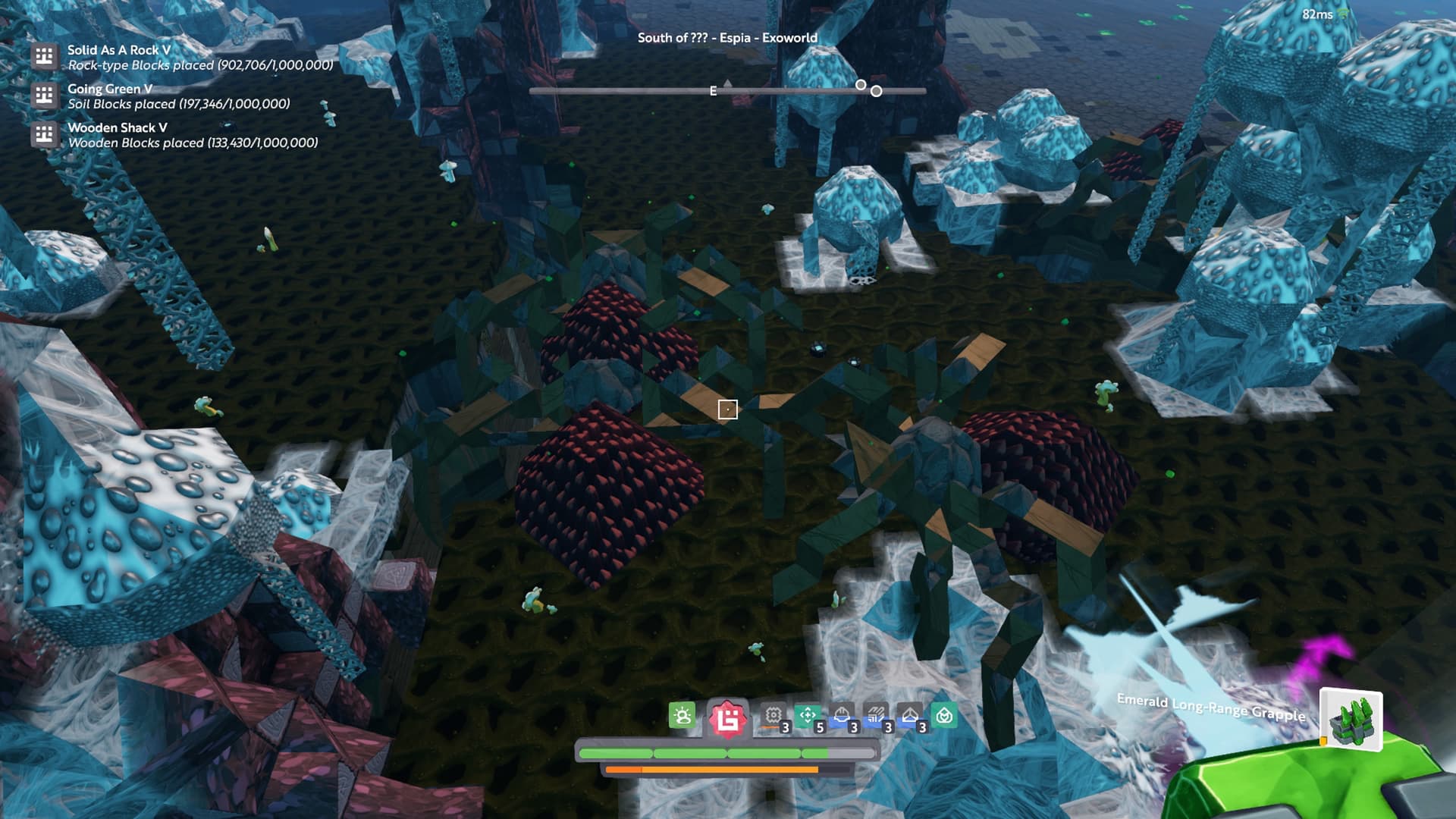
Task: Click the gear buff icon
Action: pyautogui.click(x=773, y=716)
